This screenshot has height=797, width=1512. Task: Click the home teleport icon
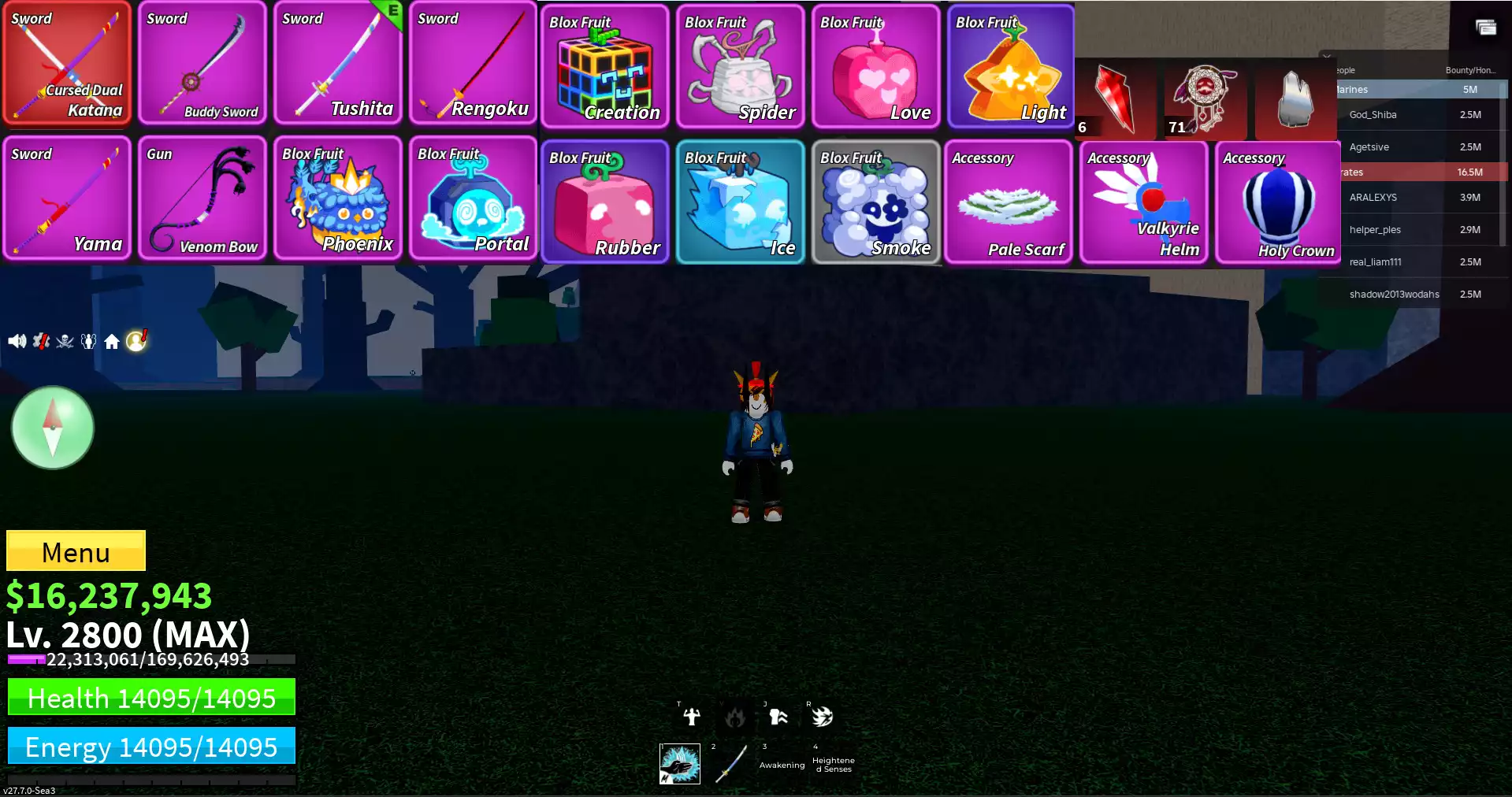113,340
